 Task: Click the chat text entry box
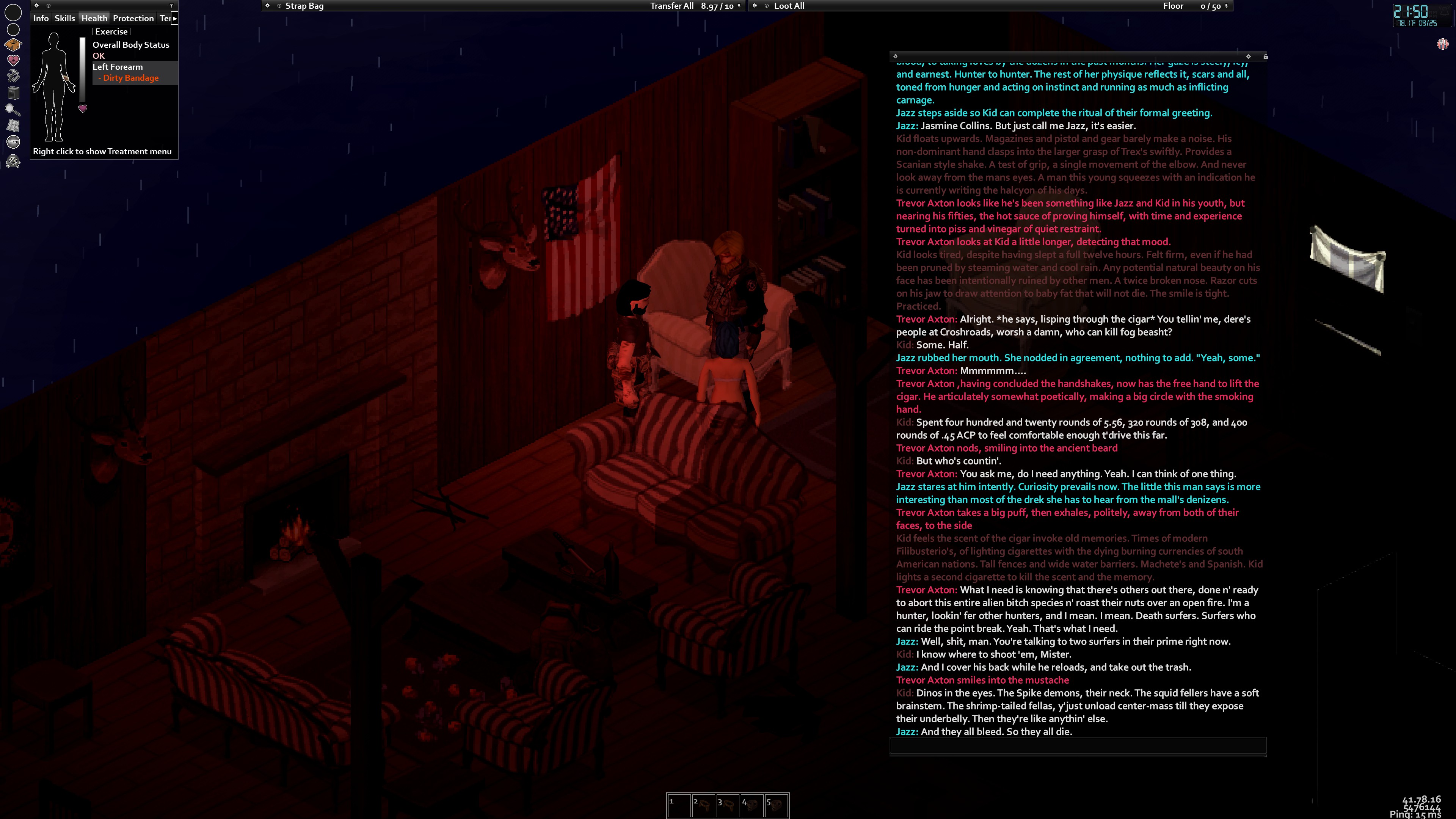pyautogui.click(x=1077, y=746)
